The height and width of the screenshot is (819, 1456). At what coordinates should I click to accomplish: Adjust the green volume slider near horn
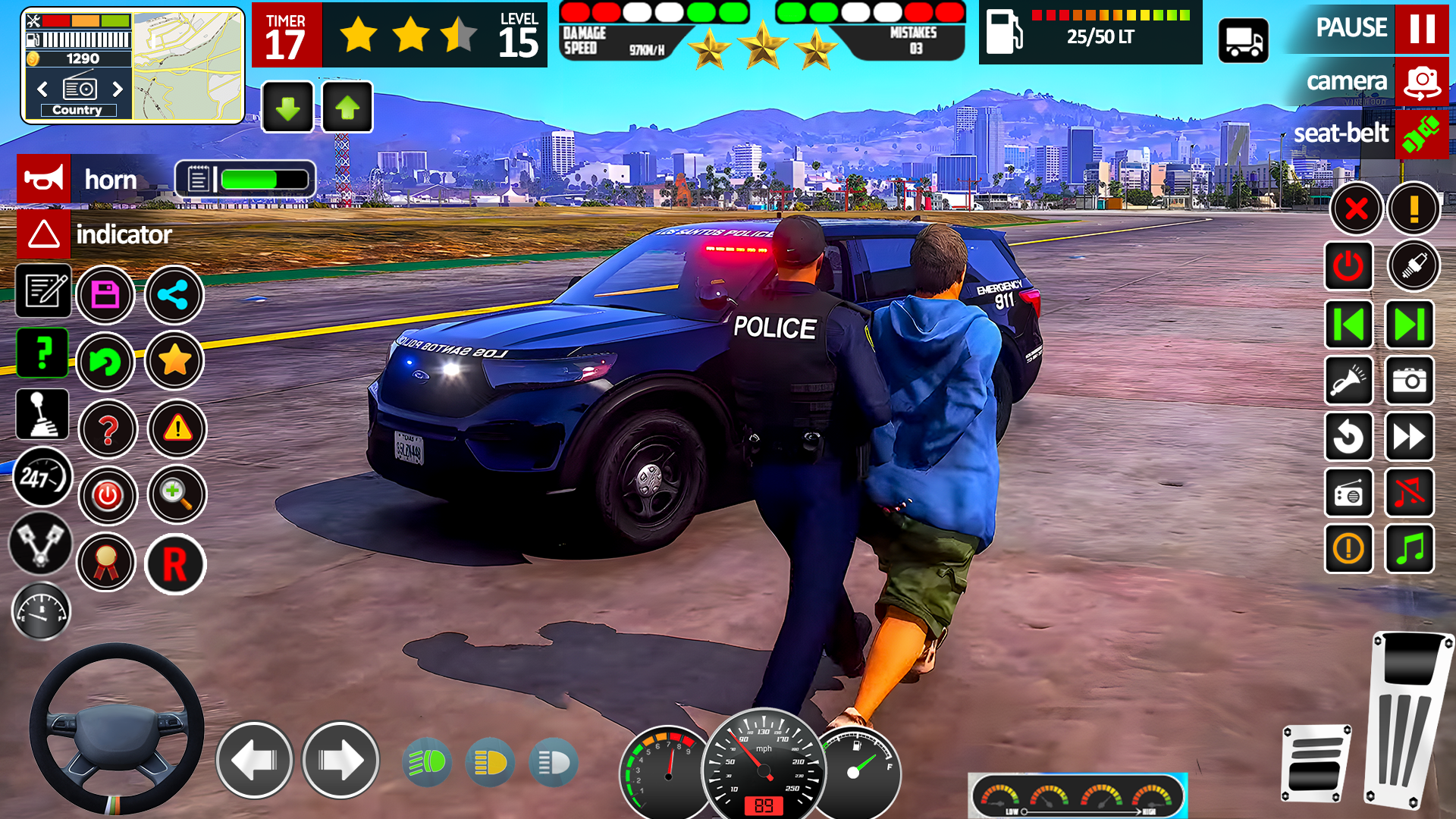click(250, 179)
